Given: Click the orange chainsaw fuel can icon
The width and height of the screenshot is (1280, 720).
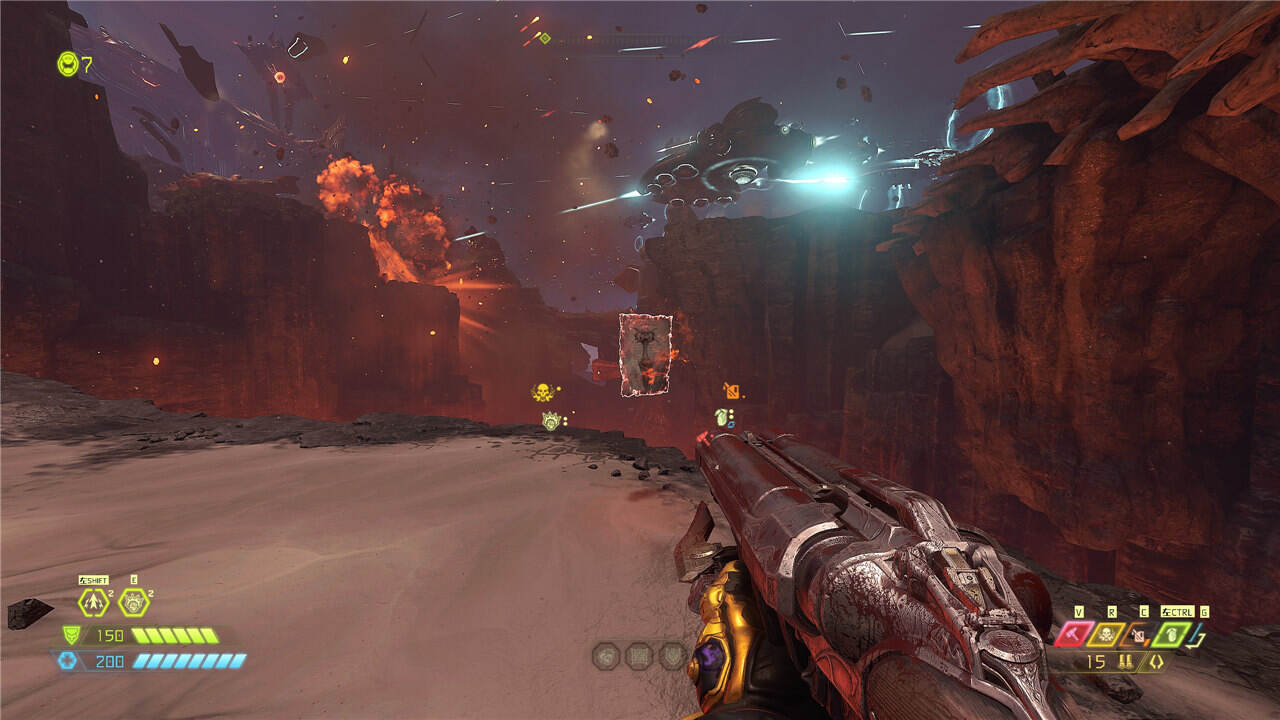Looking at the screenshot, I should [1139, 634].
